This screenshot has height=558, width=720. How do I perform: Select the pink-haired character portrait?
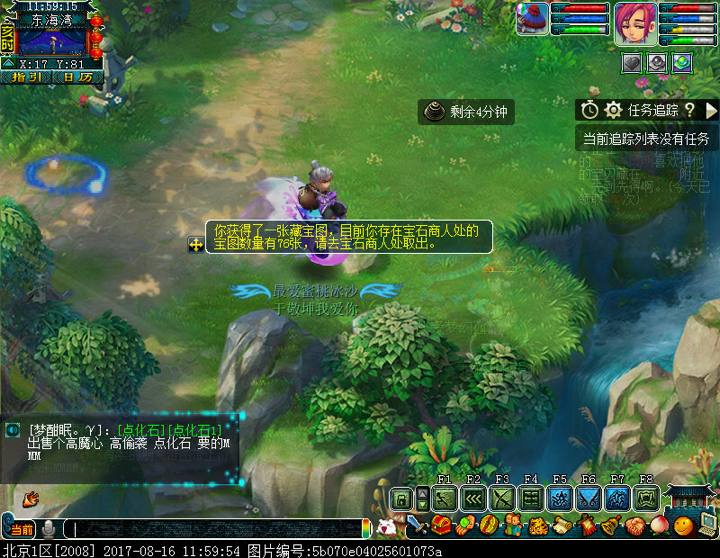coord(634,20)
